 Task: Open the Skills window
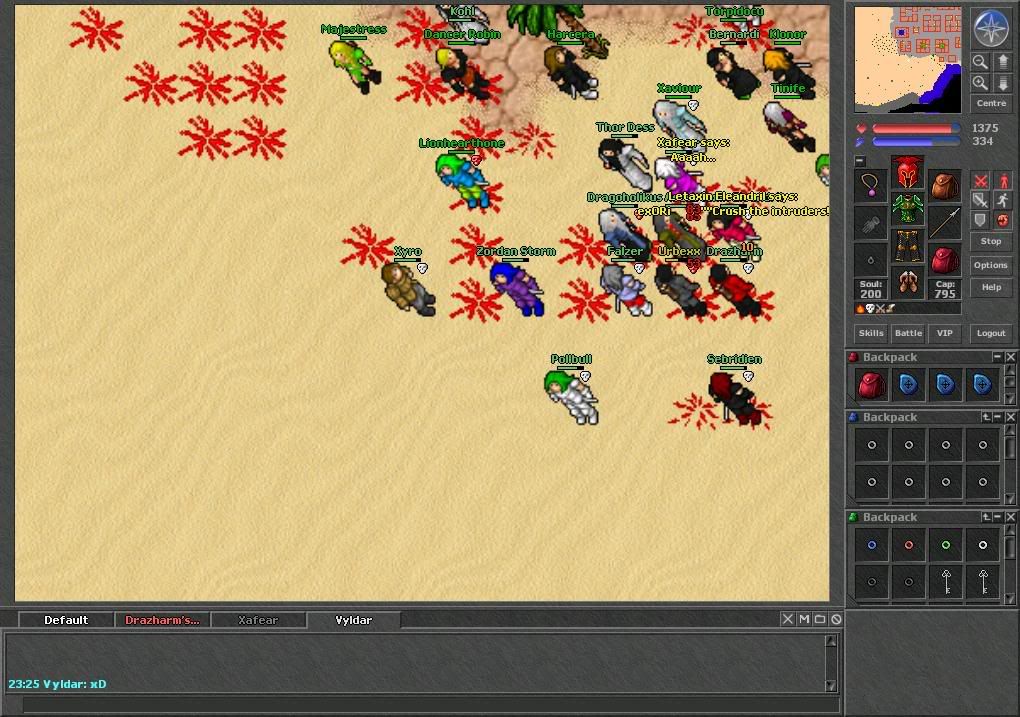pos(871,333)
